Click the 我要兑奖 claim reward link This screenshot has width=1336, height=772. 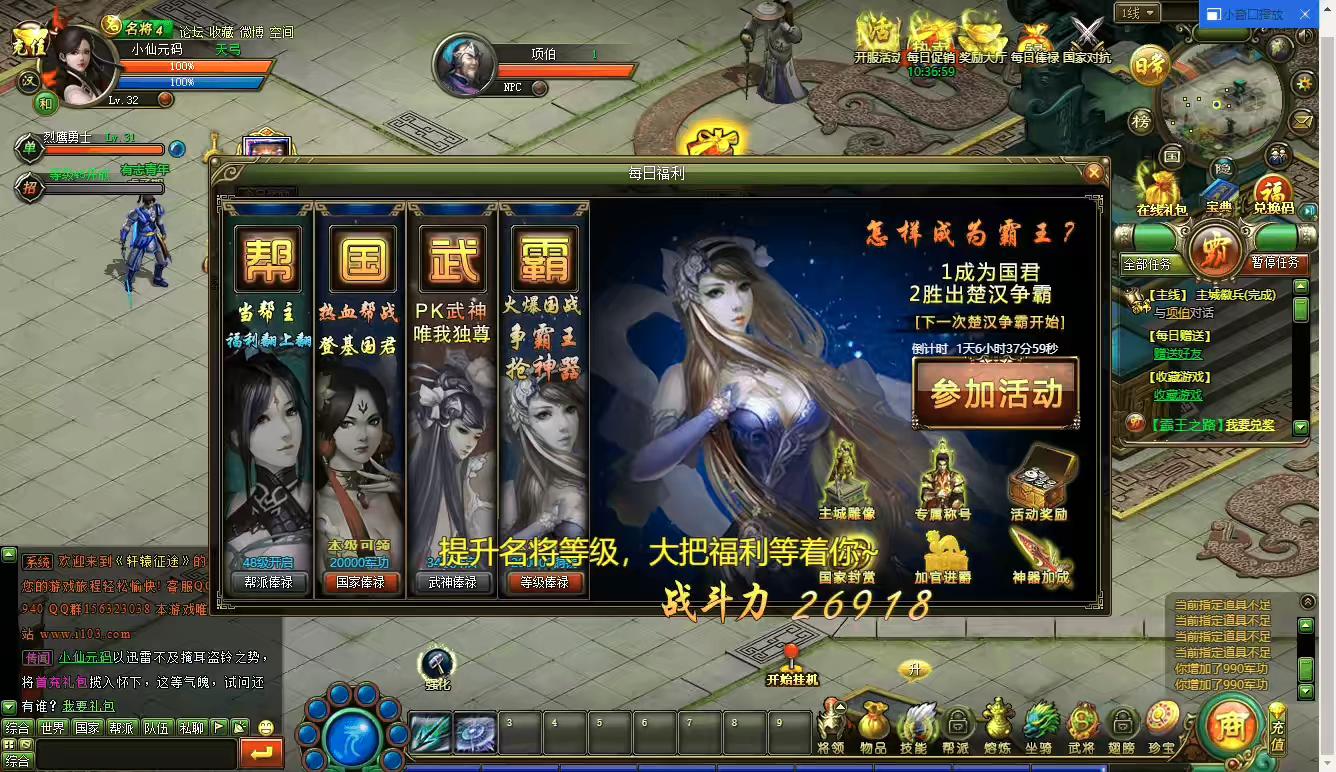1250,424
